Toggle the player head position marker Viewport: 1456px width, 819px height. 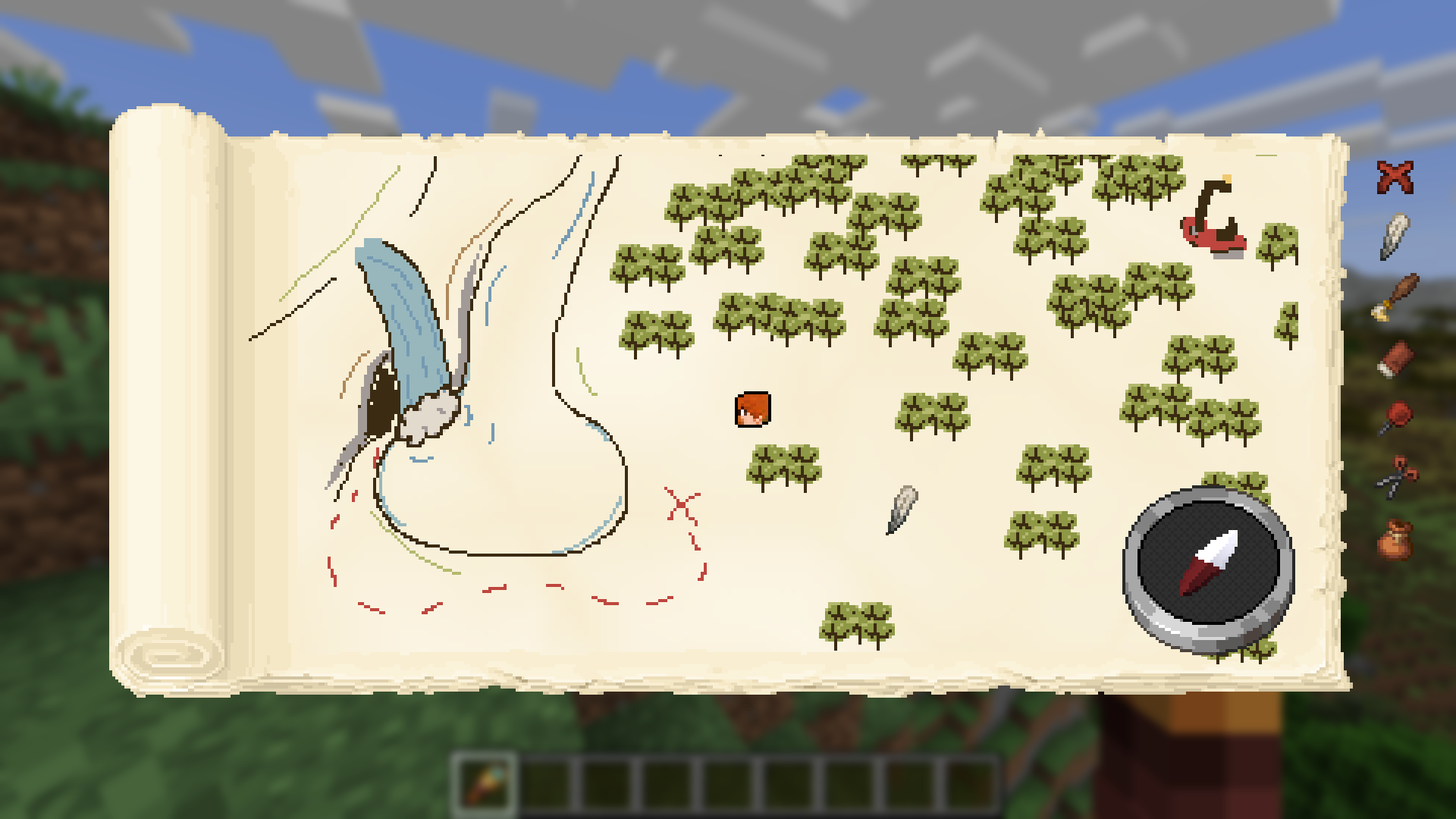pyautogui.click(x=752, y=410)
